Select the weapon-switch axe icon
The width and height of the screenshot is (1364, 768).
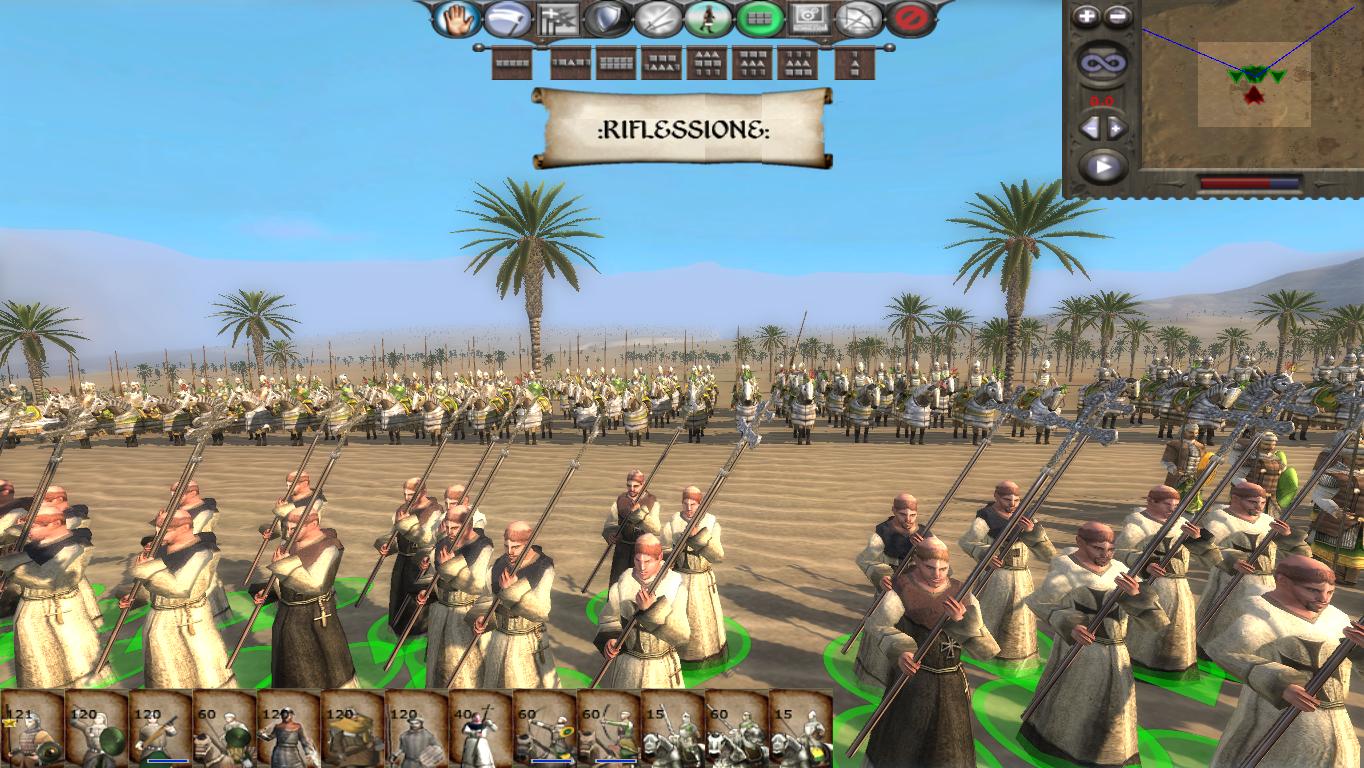(507, 17)
